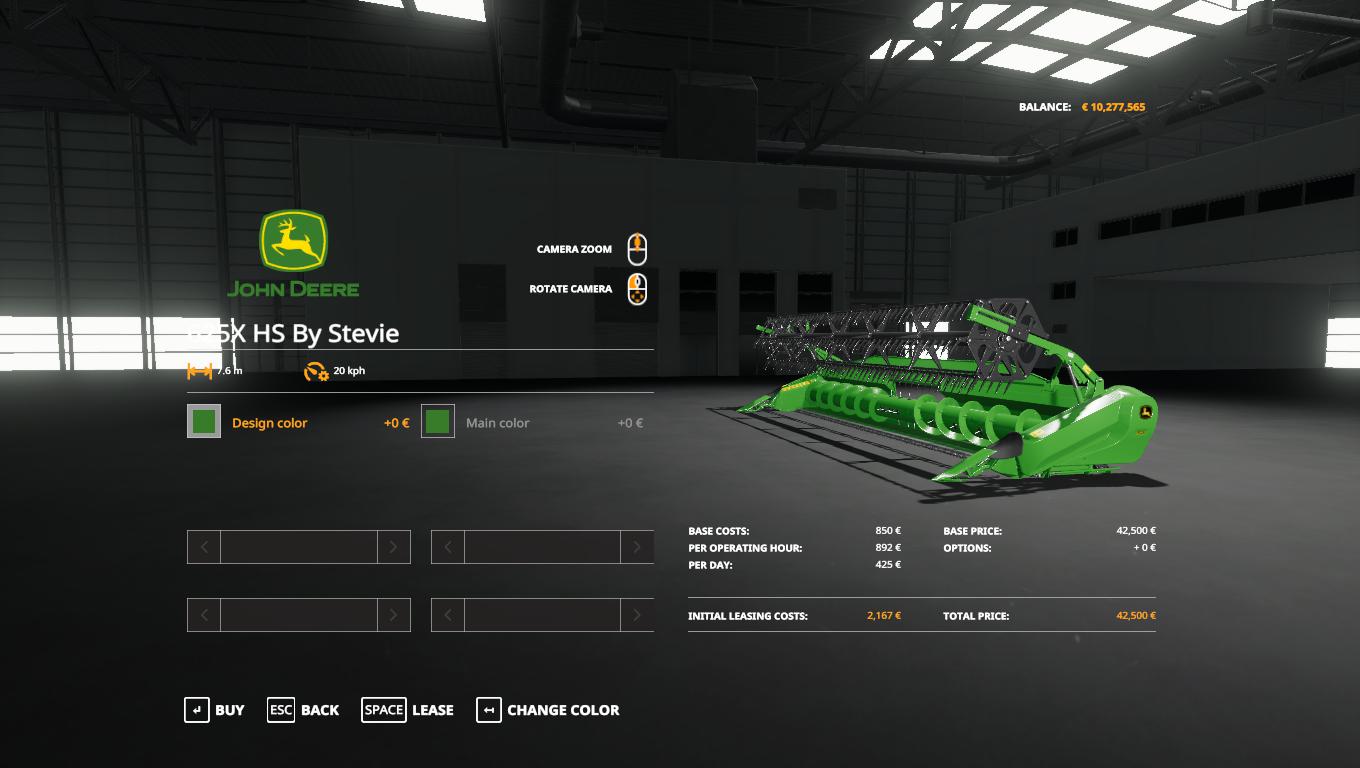Viewport: 1360px width, 768px height.
Task: Click the Change Color button
Action: [548, 710]
